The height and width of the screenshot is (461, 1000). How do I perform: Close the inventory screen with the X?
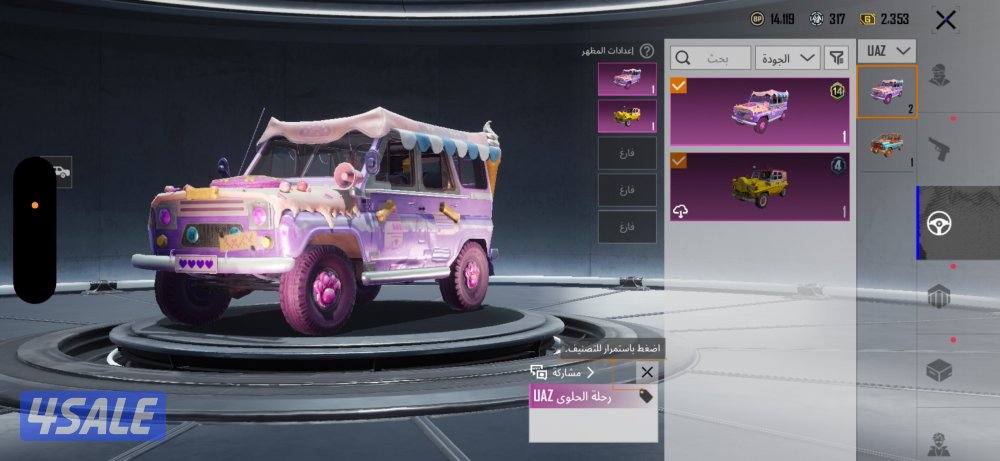pyautogui.click(x=945, y=19)
